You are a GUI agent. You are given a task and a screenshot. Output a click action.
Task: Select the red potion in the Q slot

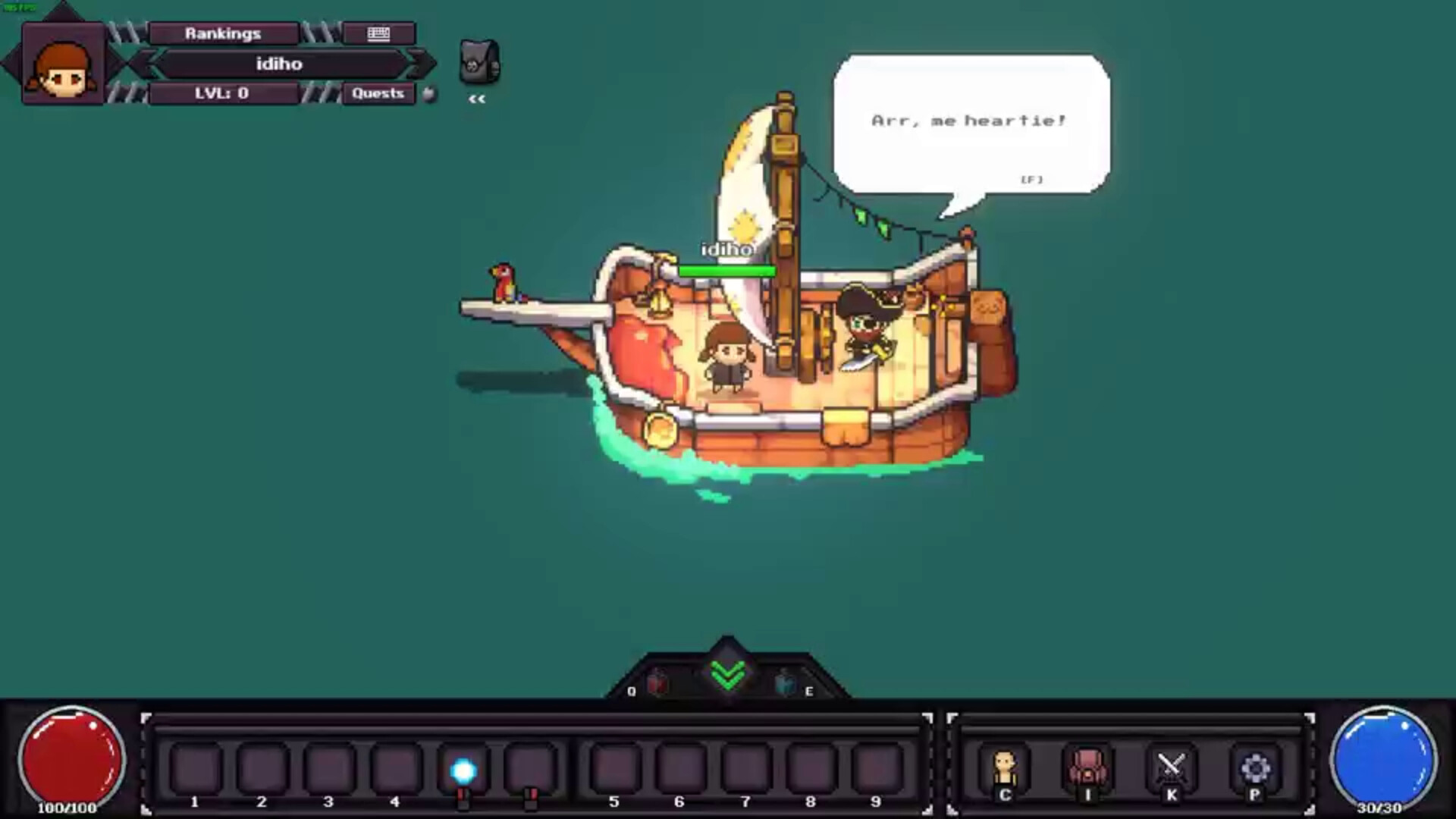pyautogui.click(x=658, y=681)
